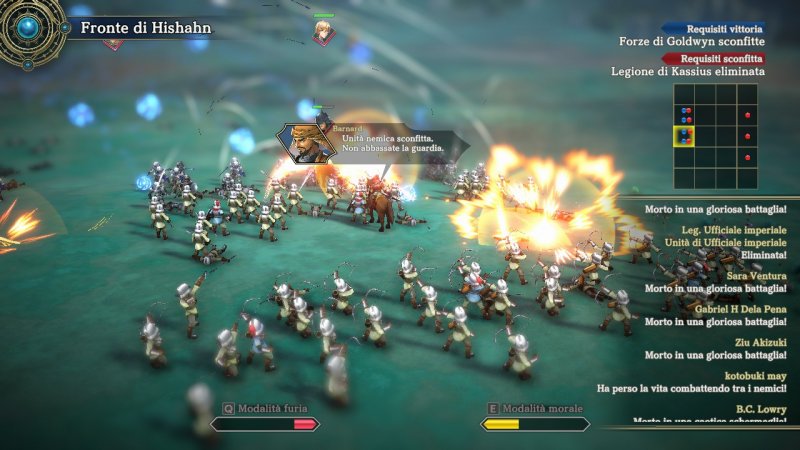Image resolution: width=800 pixels, height=450 pixels.
Task: Select the Ziu Akizuki battle log entry
Action: (x=715, y=349)
